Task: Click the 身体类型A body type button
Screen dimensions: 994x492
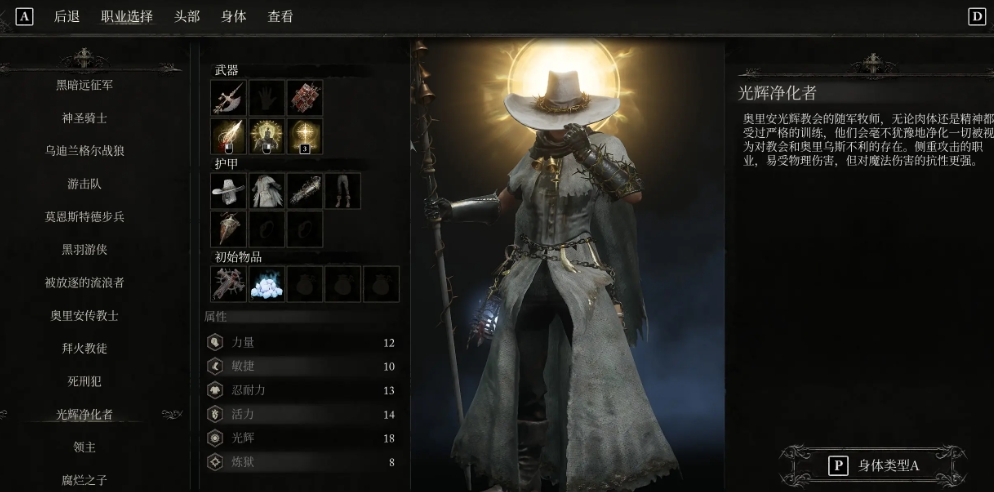Action: pyautogui.click(x=874, y=465)
